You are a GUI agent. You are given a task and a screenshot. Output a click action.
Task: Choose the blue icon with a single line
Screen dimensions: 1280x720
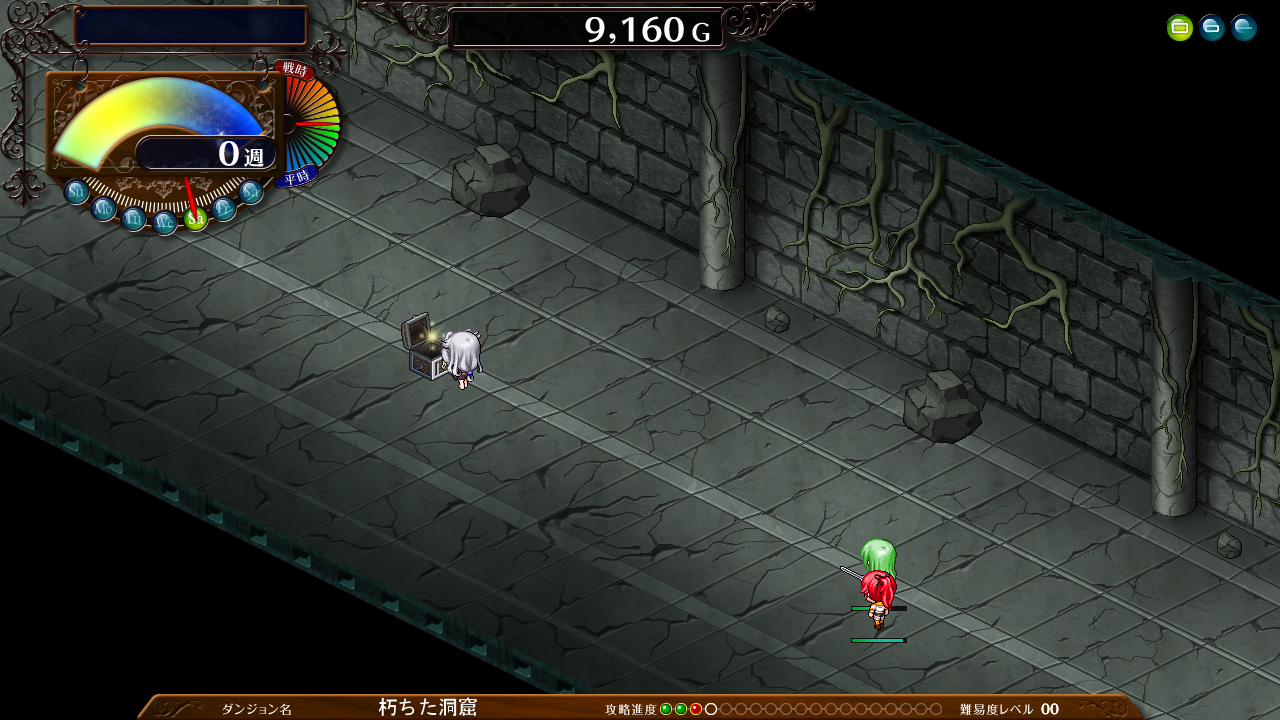coord(1244,28)
